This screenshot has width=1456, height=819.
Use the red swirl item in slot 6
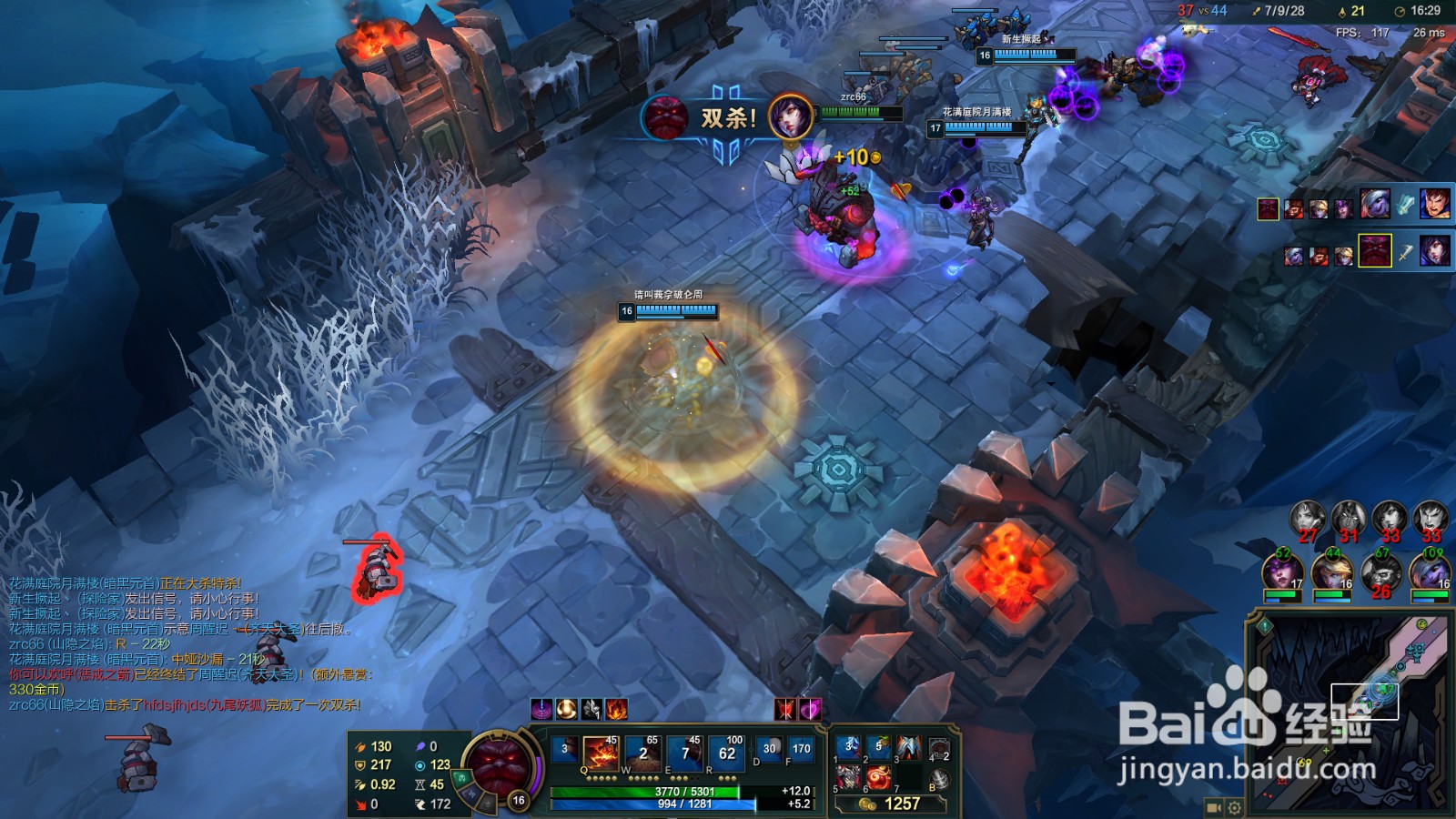(x=878, y=779)
